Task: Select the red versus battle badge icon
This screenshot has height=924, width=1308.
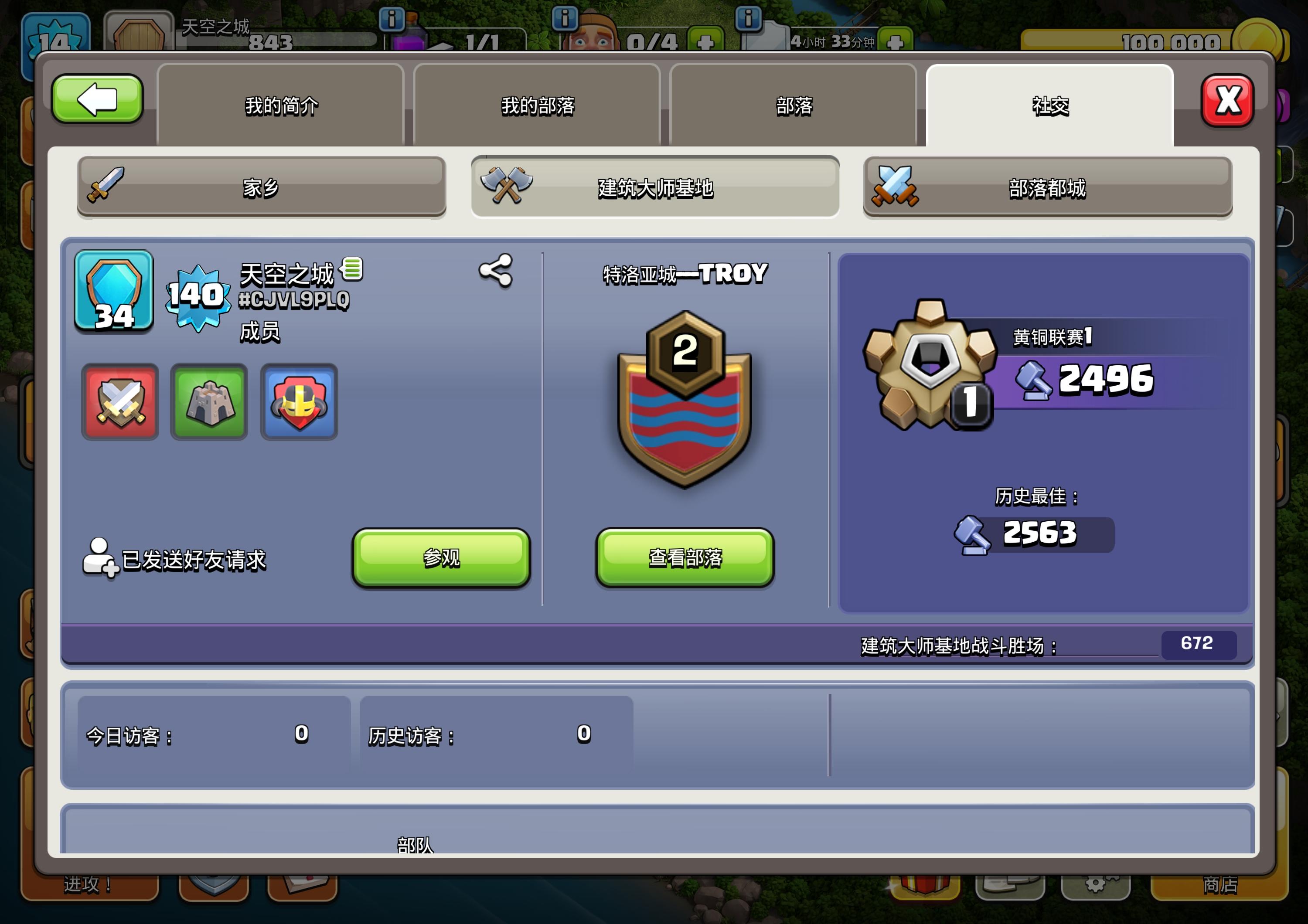Action: [119, 402]
